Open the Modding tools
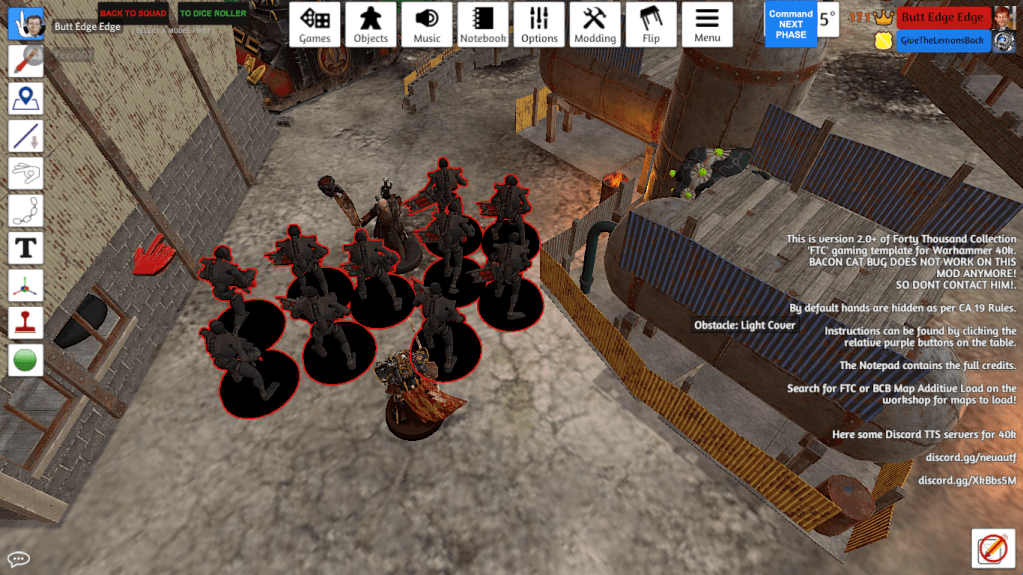 coord(595,24)
